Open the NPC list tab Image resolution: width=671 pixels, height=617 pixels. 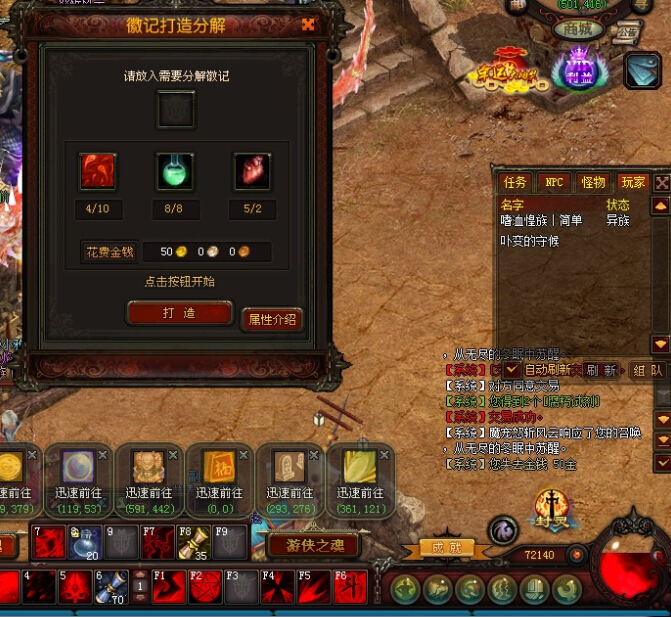click(x=553, y=183)
